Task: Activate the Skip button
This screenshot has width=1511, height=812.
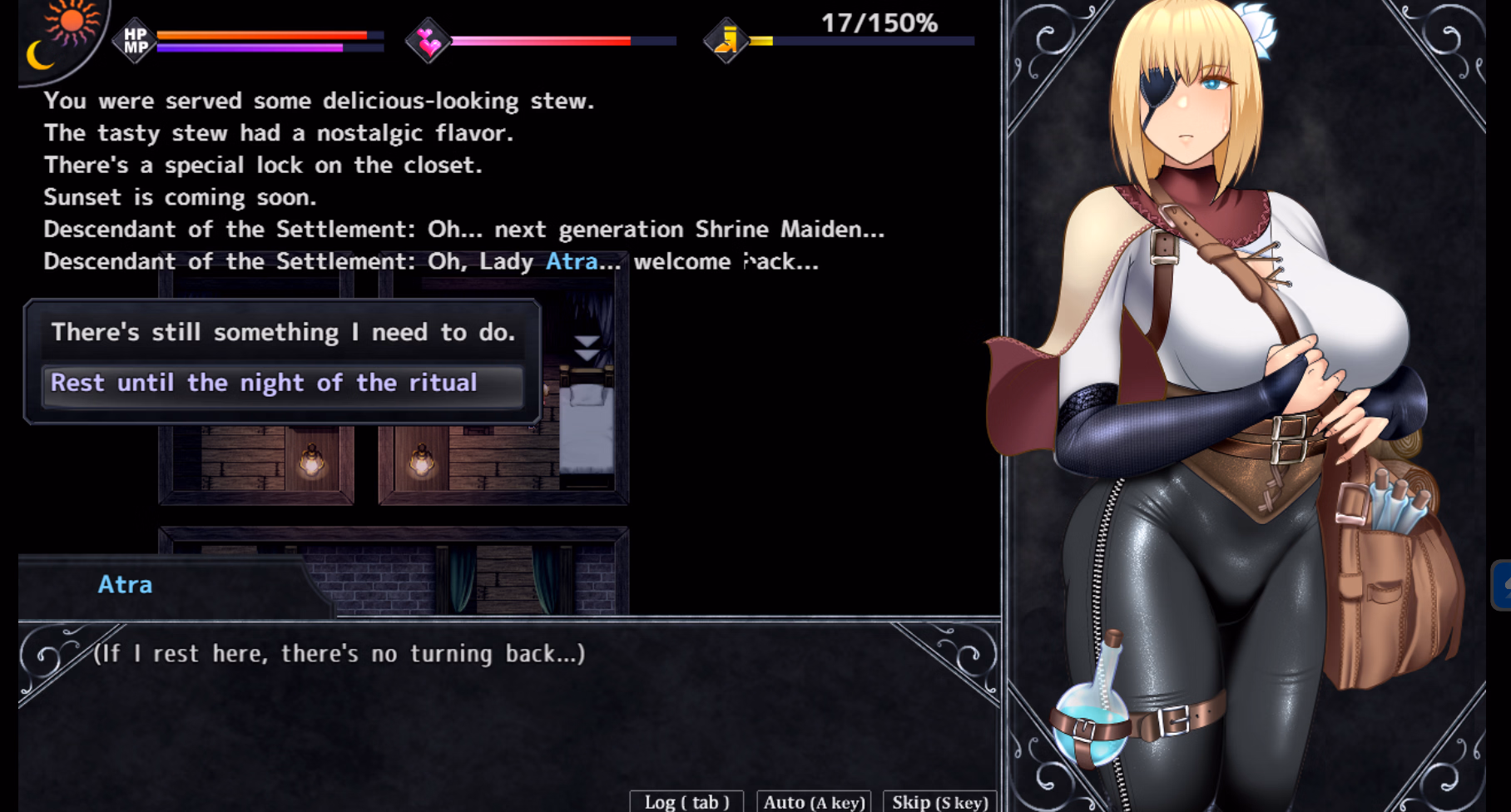Action: click(x=939, y=801)
